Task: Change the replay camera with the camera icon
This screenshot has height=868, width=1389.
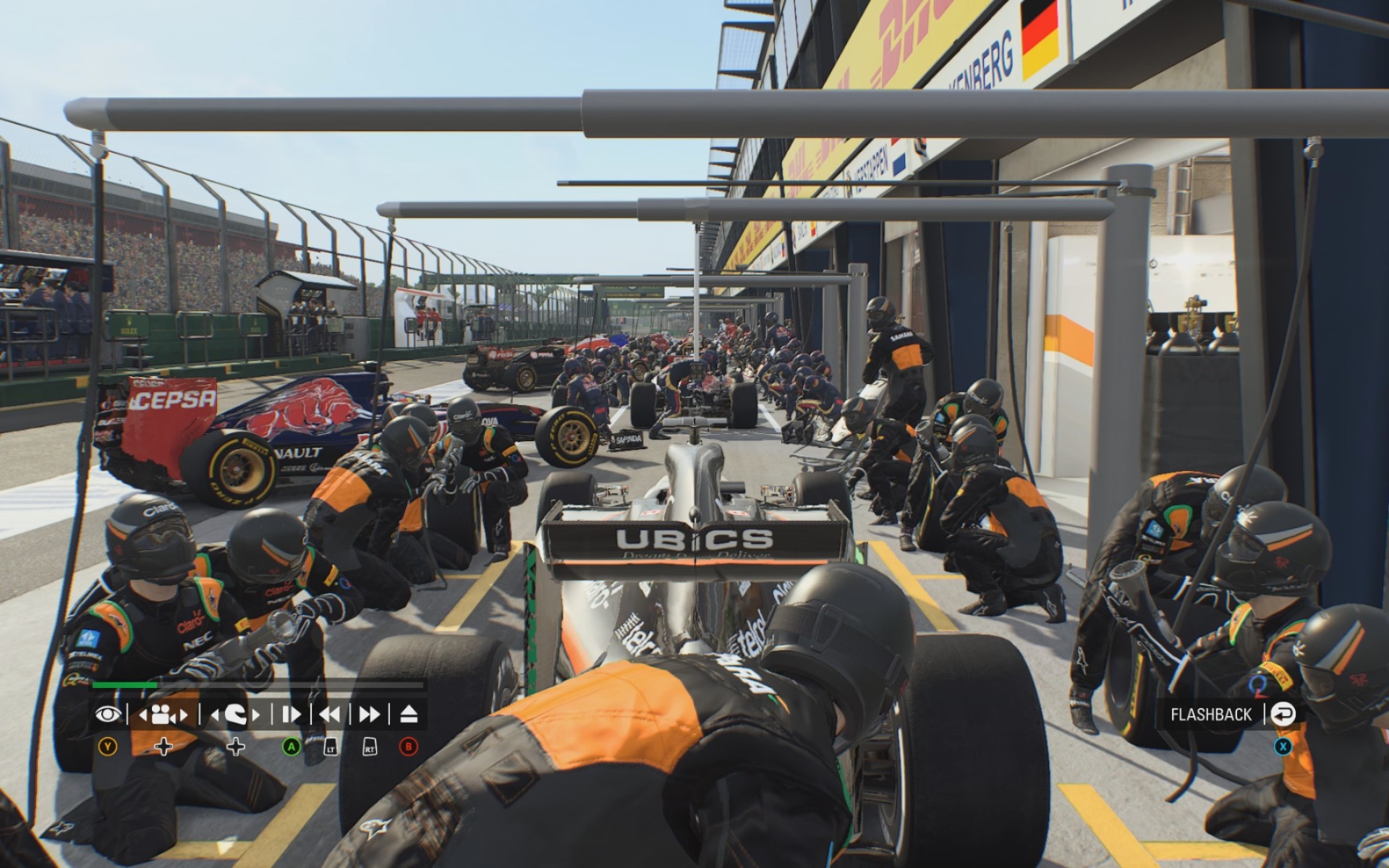Action: tap(163, 715)
